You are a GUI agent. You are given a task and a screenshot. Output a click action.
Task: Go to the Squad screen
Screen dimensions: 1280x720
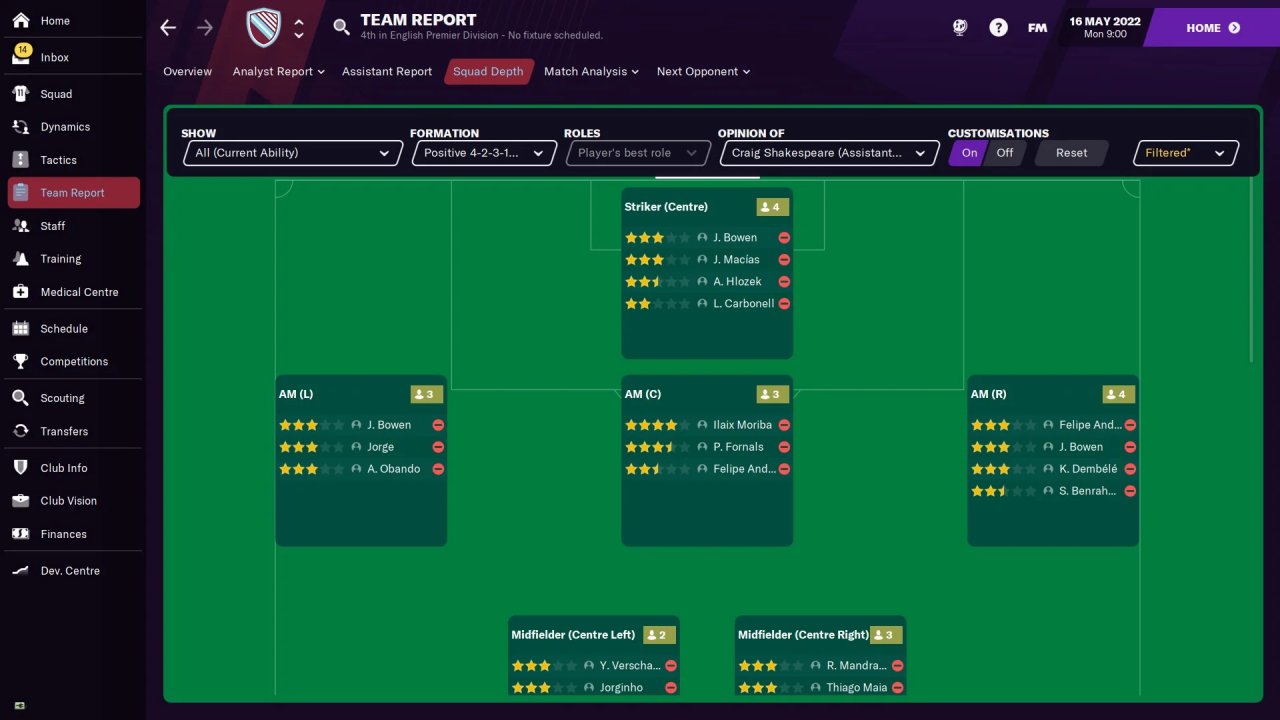[x=56, y=94]
